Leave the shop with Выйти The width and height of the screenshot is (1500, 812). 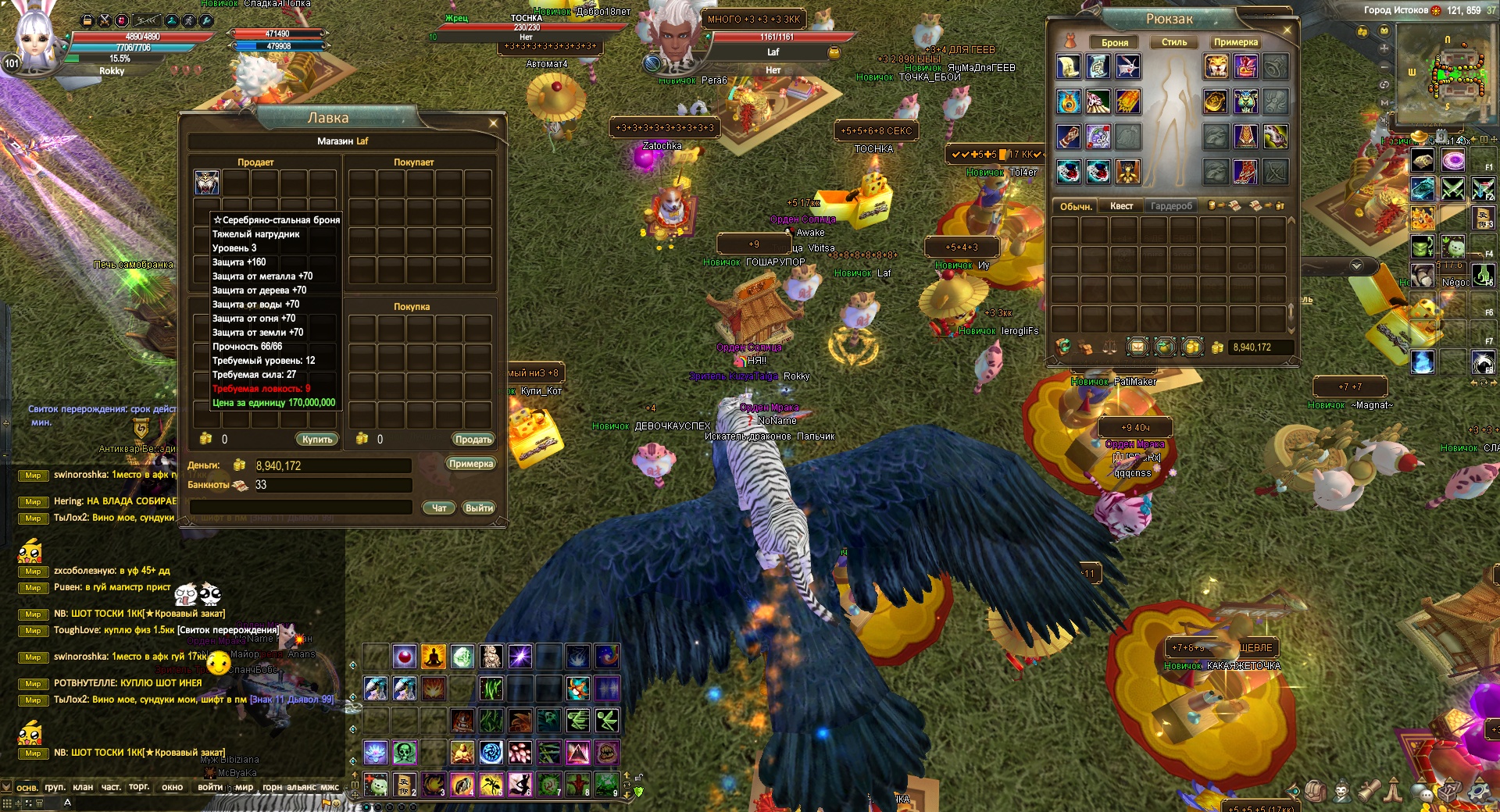(479, 508)
